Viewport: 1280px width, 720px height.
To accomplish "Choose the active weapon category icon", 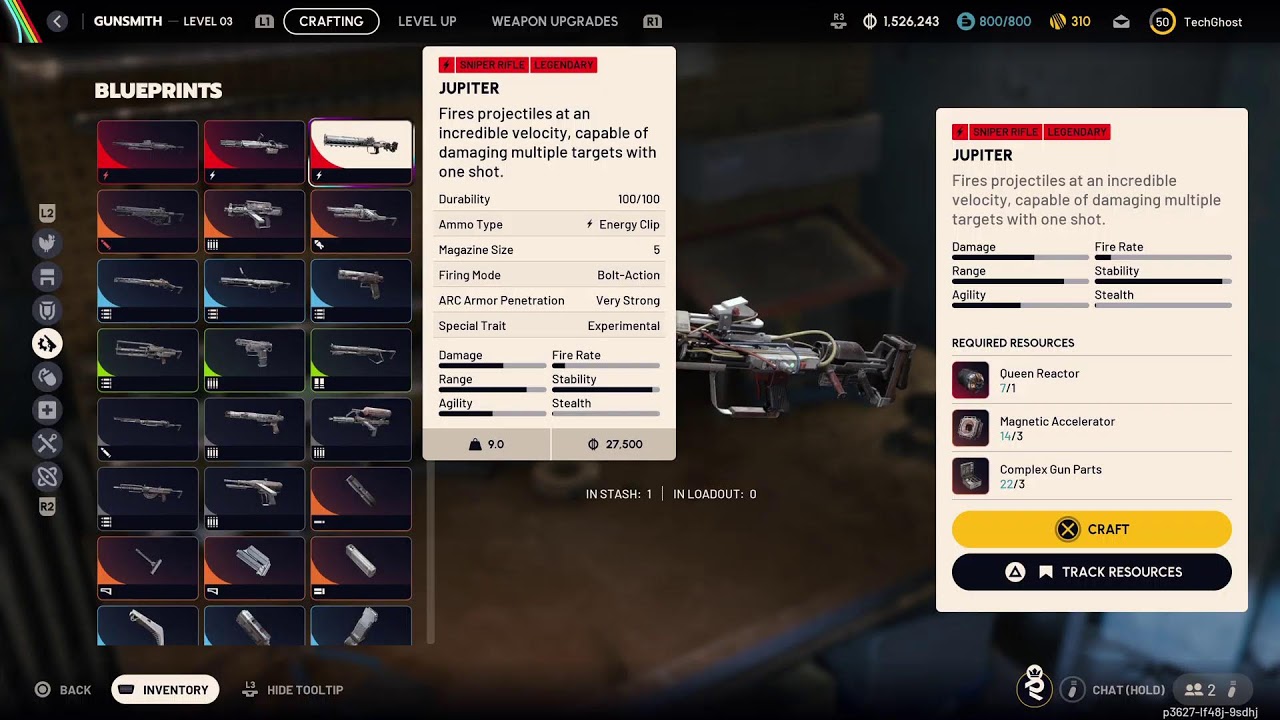I will coord(47,344).
